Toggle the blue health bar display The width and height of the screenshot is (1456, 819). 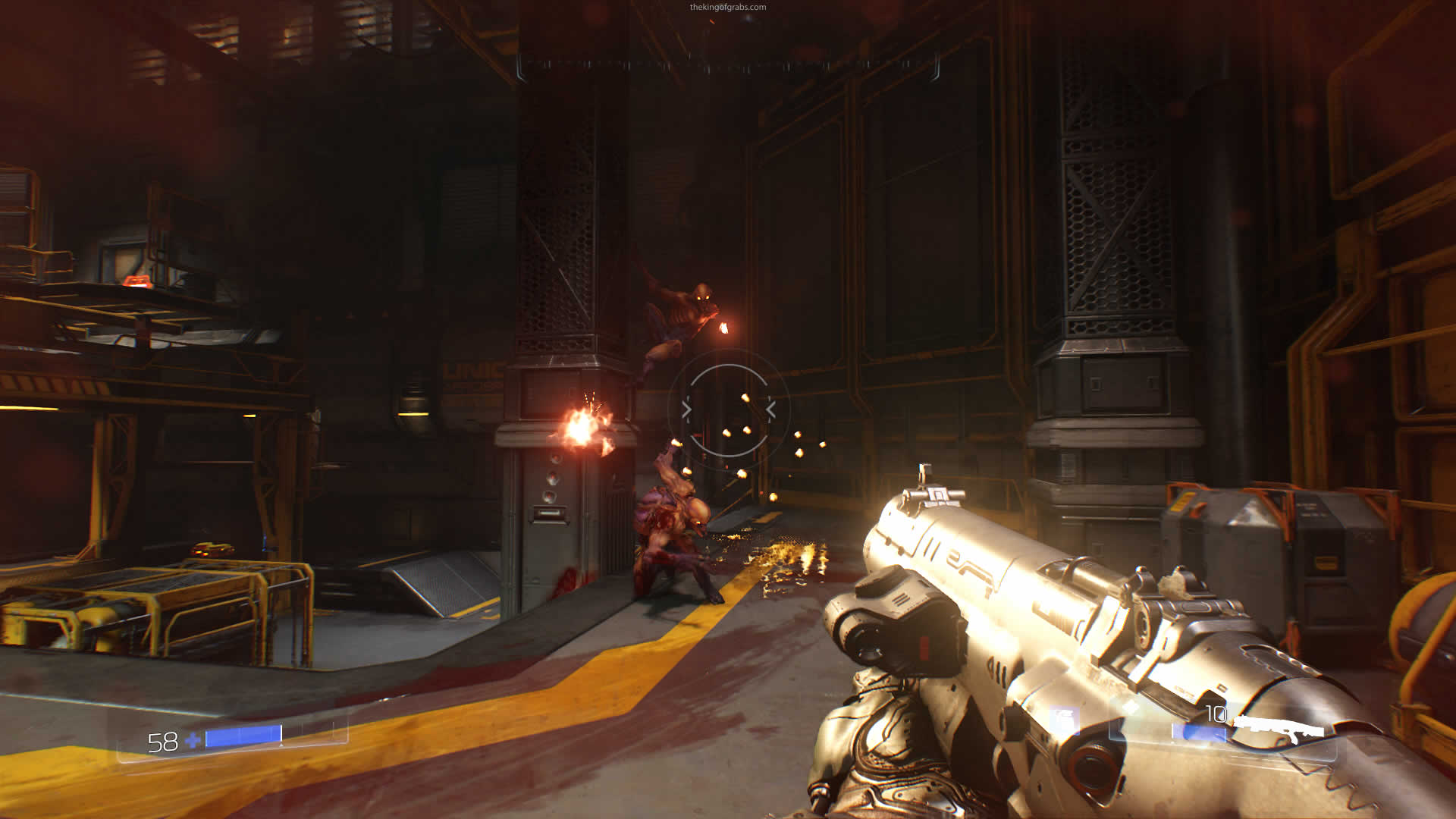(x=243, y=736)
